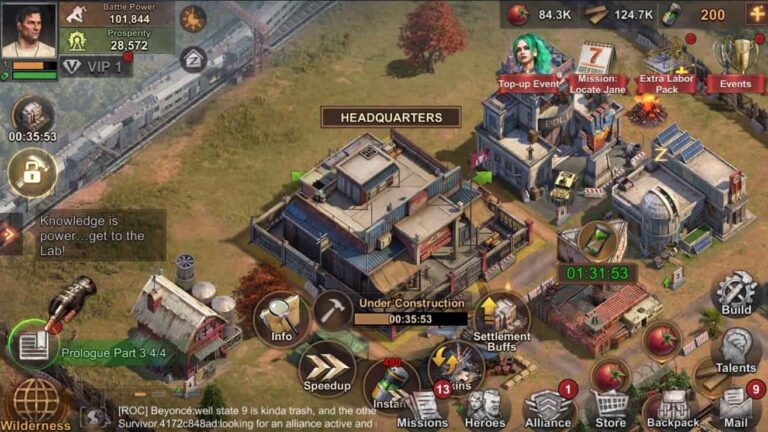This screenshot has width=768, height=432.
Task: Show headquarters Info
Action: click(x=281, y=319)
